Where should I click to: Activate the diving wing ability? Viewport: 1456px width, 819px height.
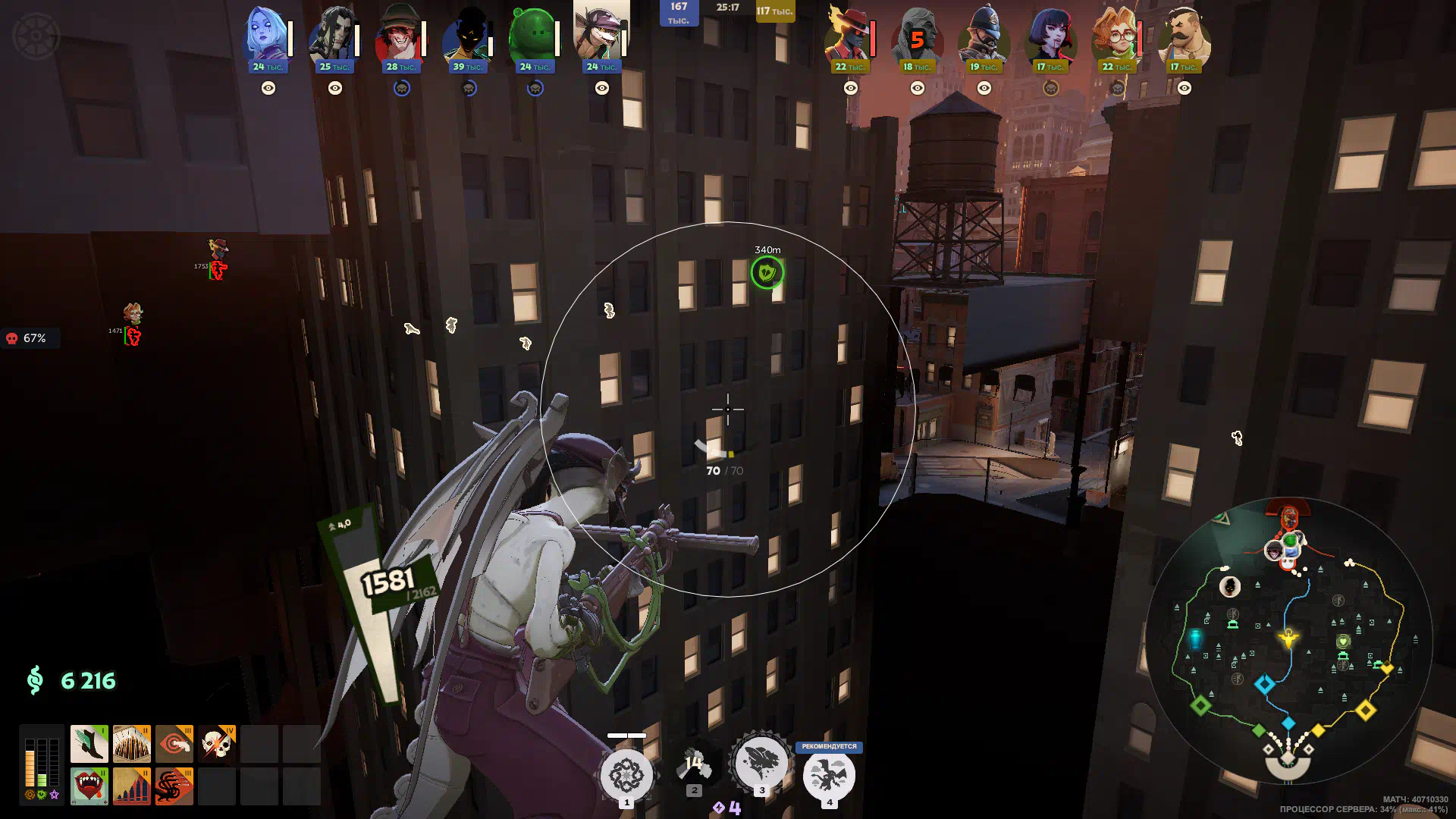click(x=761, y=762)
